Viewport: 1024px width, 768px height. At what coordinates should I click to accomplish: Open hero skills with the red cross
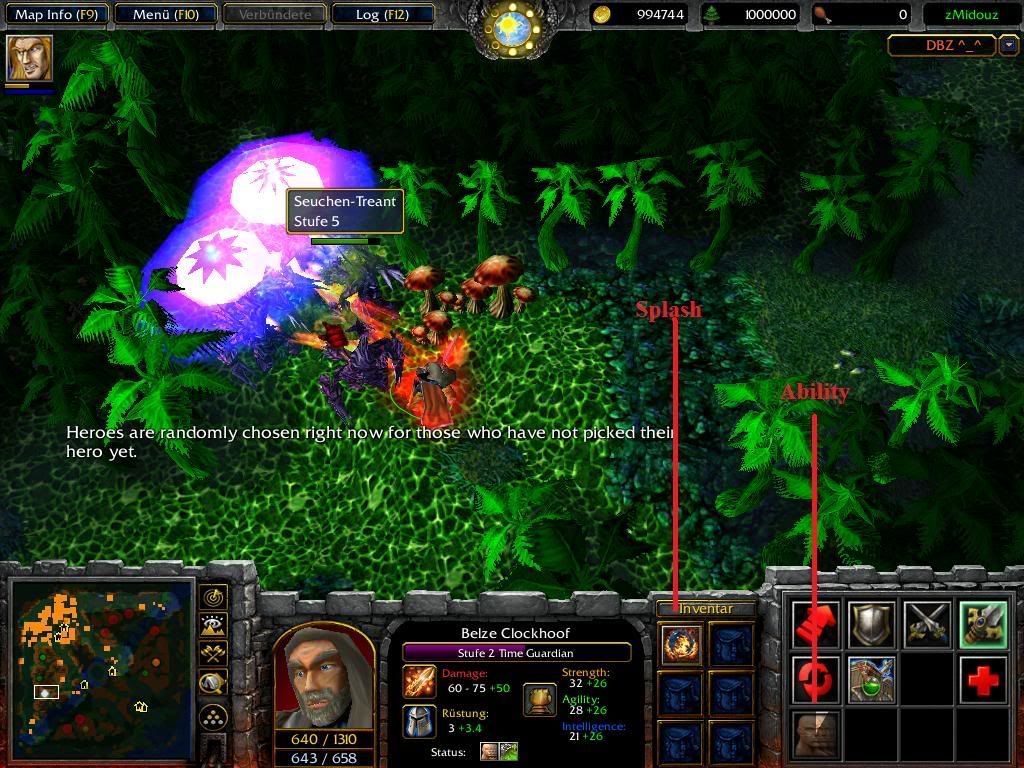981,680
